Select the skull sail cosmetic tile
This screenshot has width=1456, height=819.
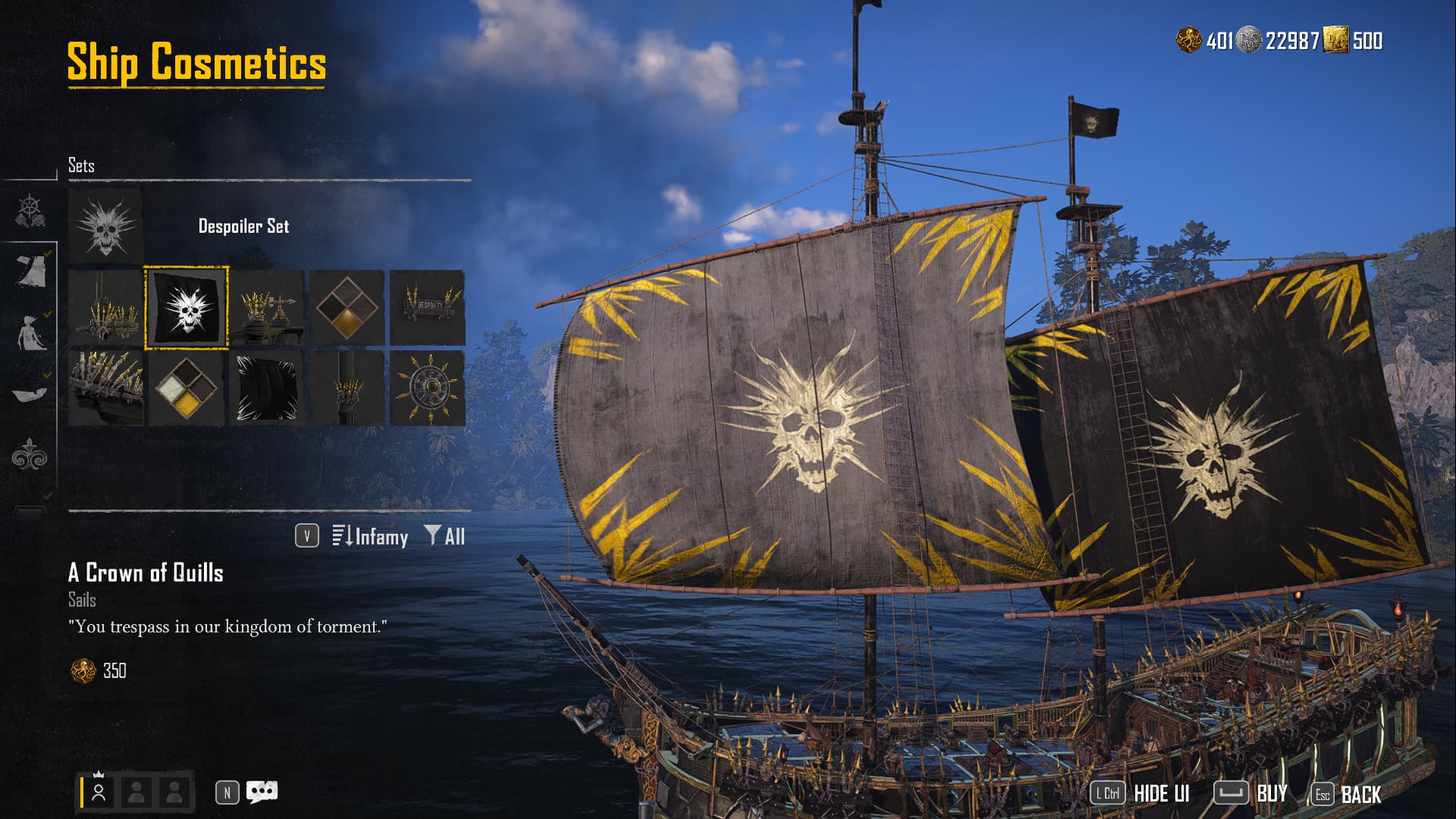[x=186, y=307]
